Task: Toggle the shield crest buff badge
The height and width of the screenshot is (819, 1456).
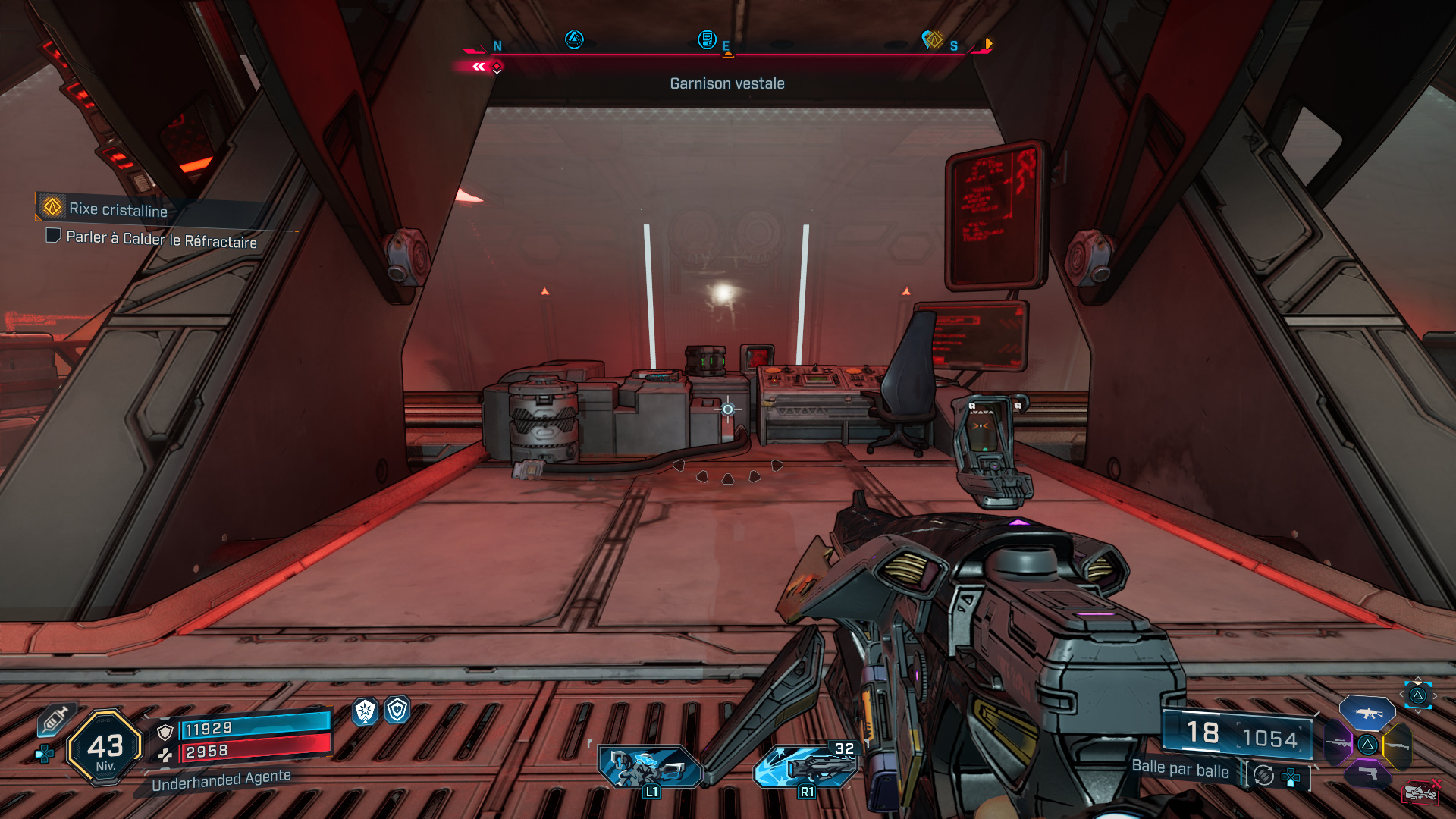Action: tap(398, 710)
